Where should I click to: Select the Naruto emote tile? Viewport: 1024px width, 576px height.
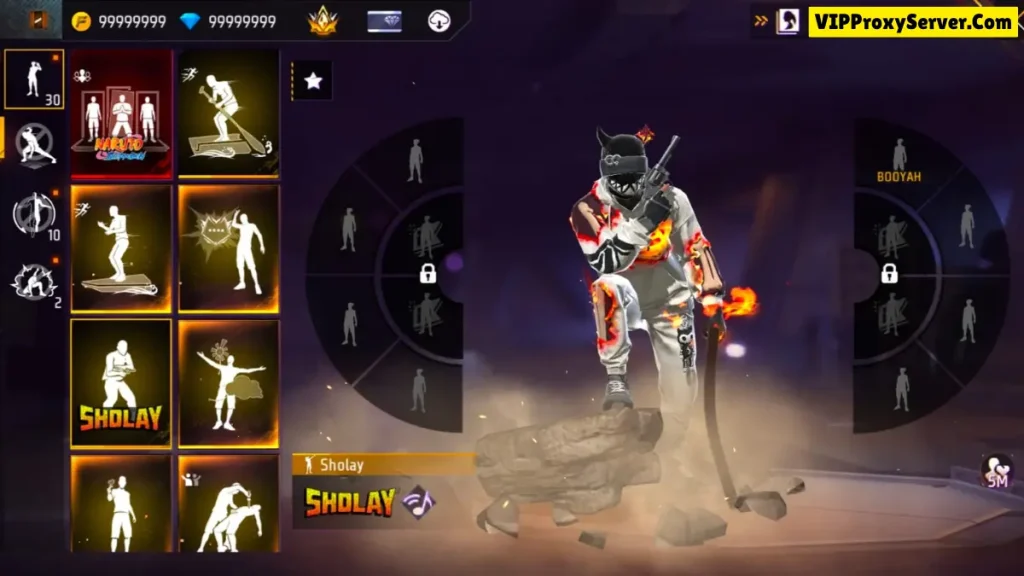pyautogui.click(x=121, y=114)
